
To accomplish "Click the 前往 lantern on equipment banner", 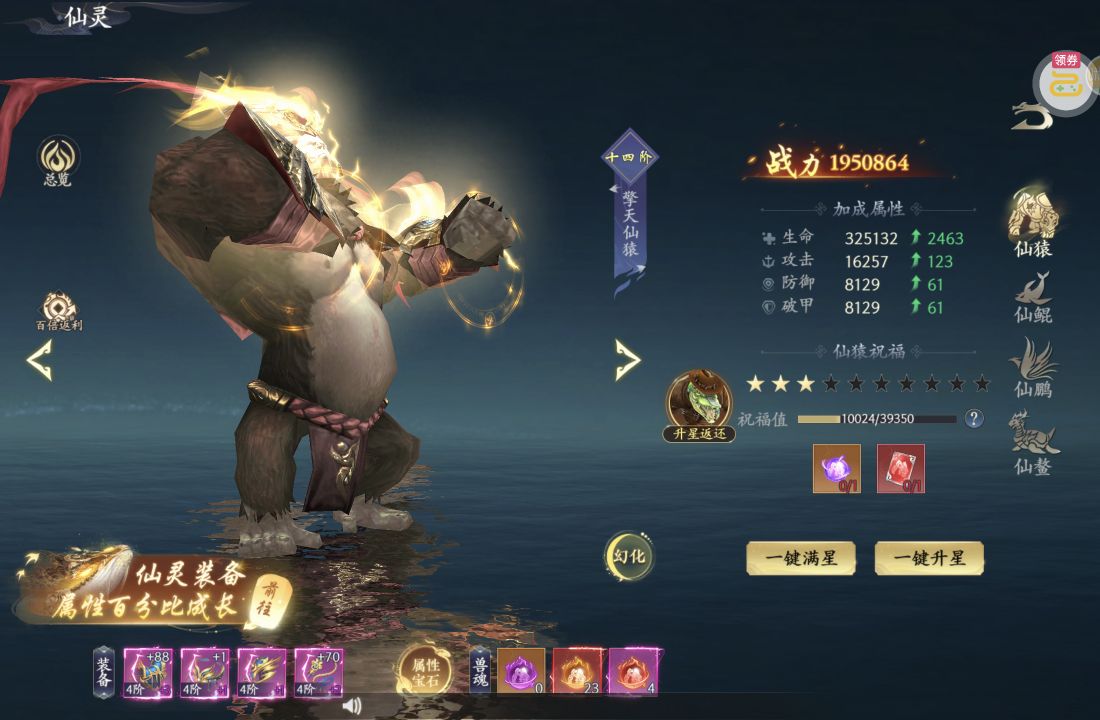I will [x=268, y=599].
